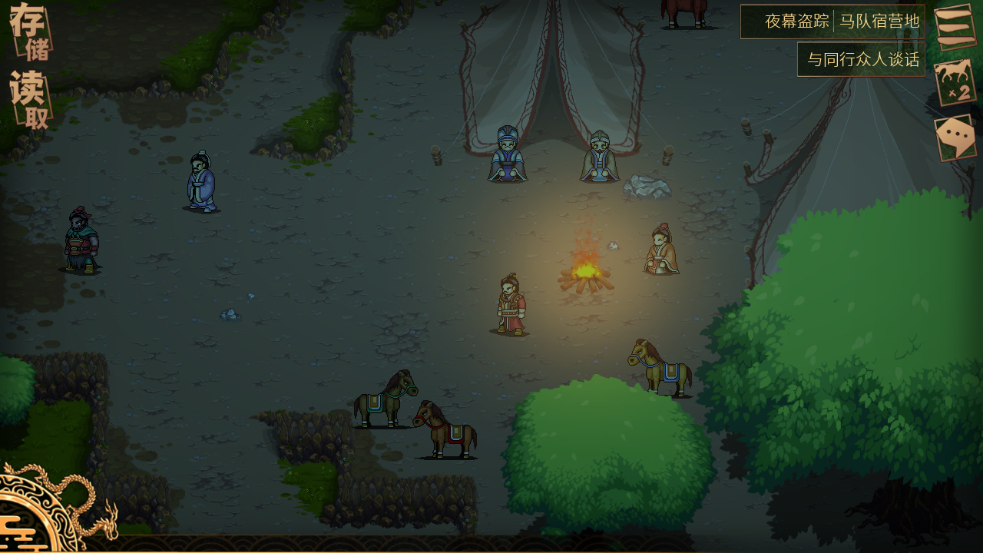The image size is (983, 553).
Task: Click the 存储 save button
Action: (29, 31)
